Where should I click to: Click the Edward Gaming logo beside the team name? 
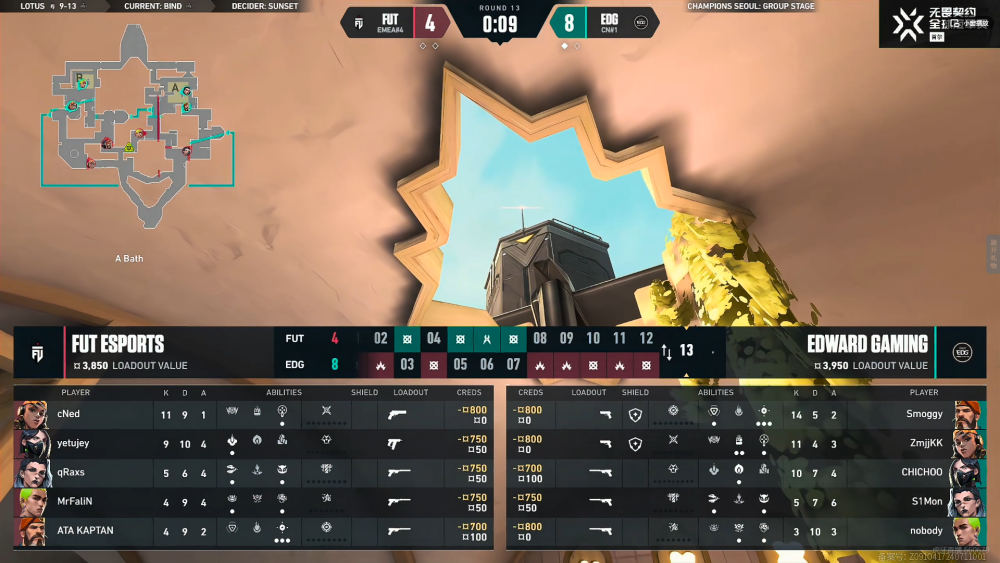click(x=962, y=353)
